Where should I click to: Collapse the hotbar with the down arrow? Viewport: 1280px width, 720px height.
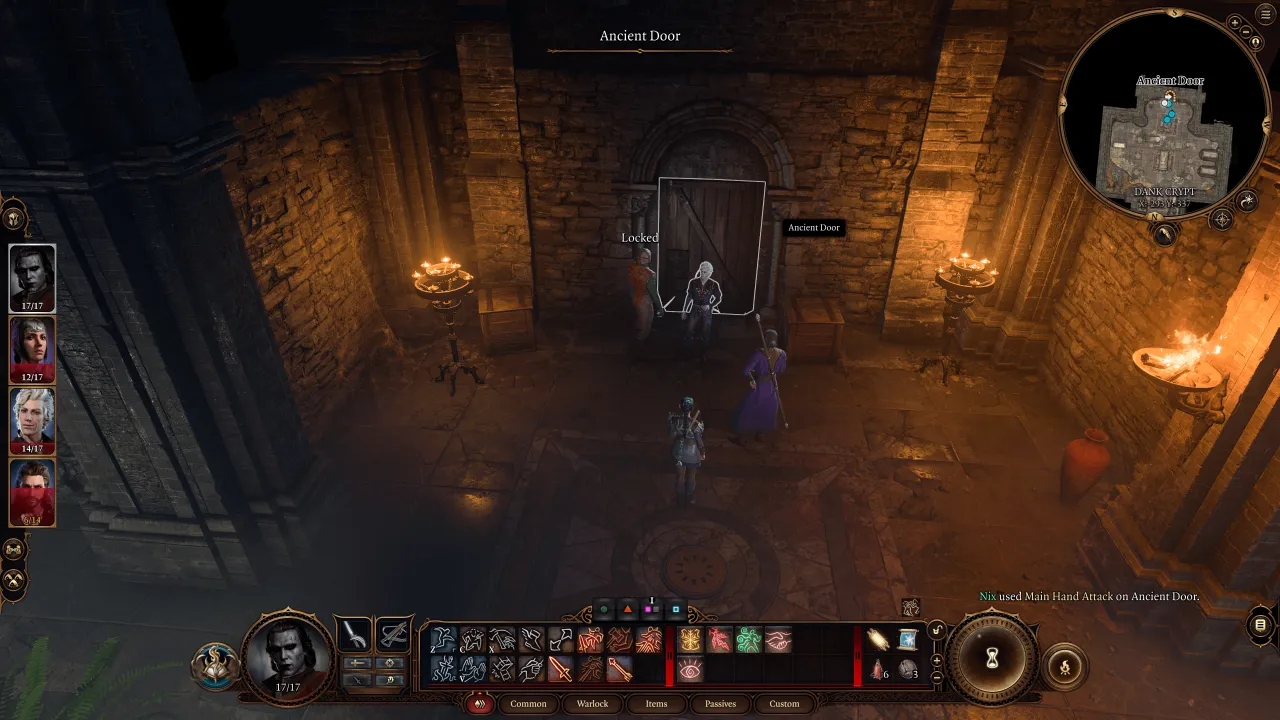click(937, 678)
